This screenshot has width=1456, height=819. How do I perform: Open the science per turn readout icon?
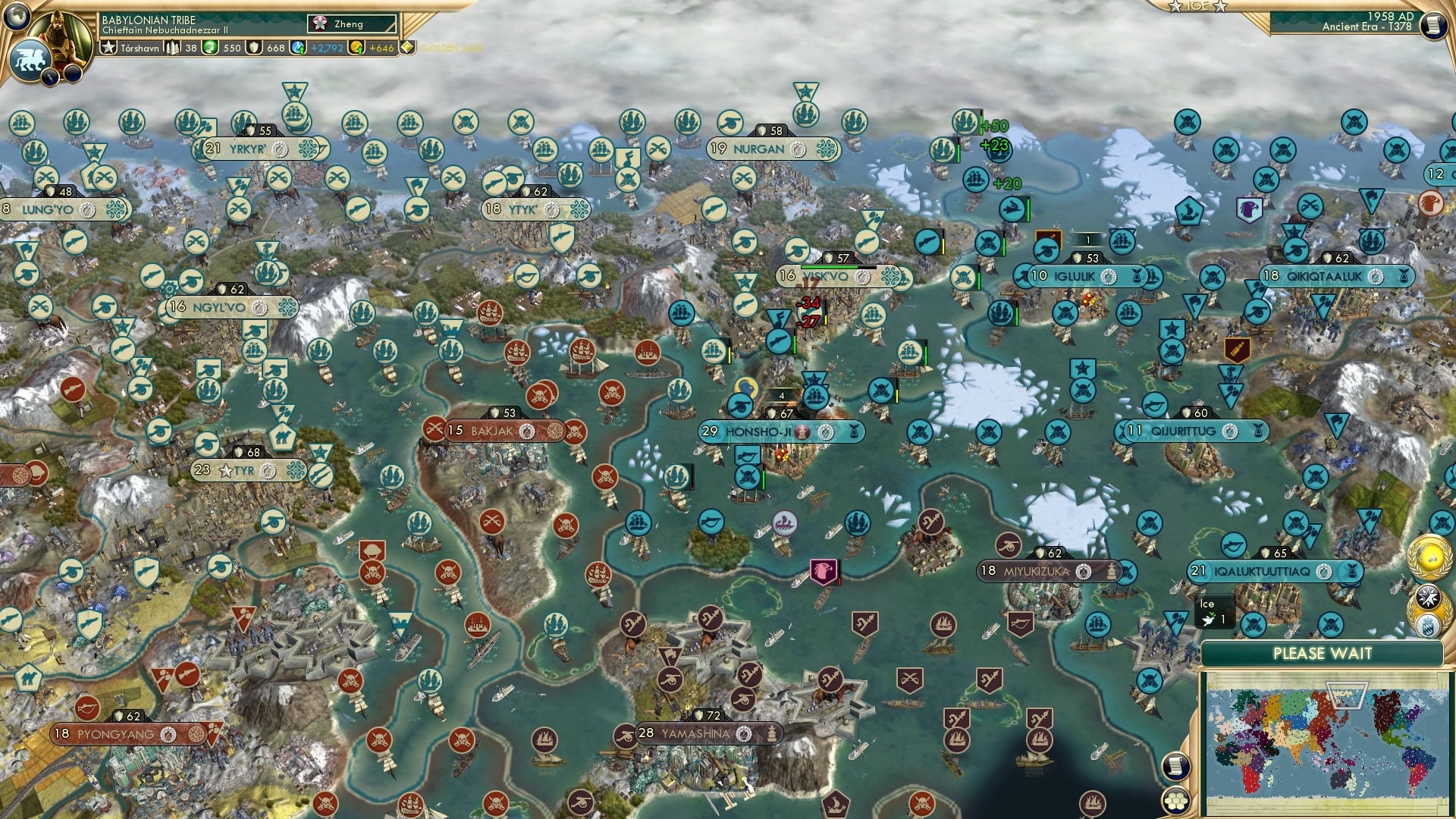(x=299, y=48)
